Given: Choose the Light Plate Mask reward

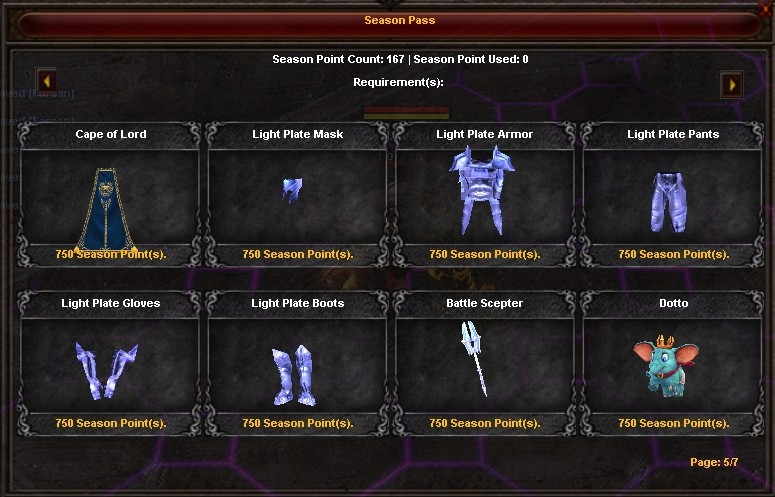Looking at the screenshot, I should coord(296,200).
